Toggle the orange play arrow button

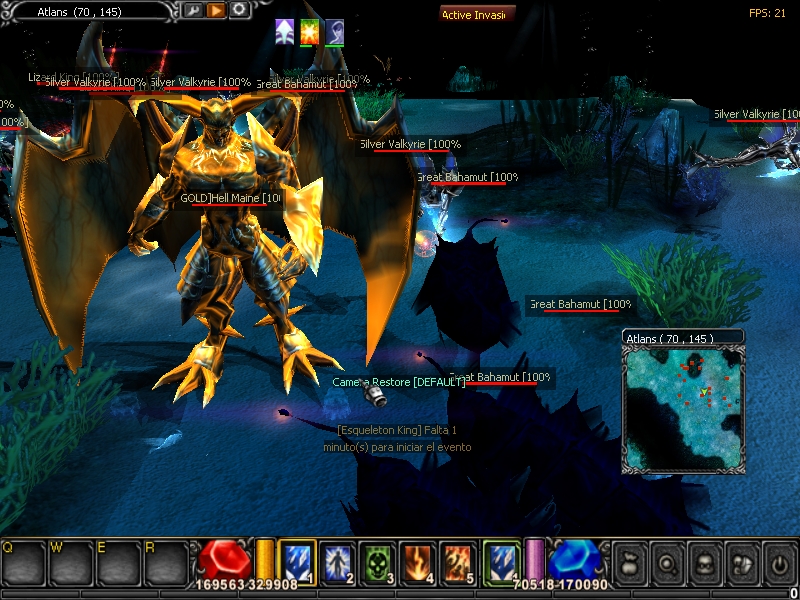coord(216,10)
